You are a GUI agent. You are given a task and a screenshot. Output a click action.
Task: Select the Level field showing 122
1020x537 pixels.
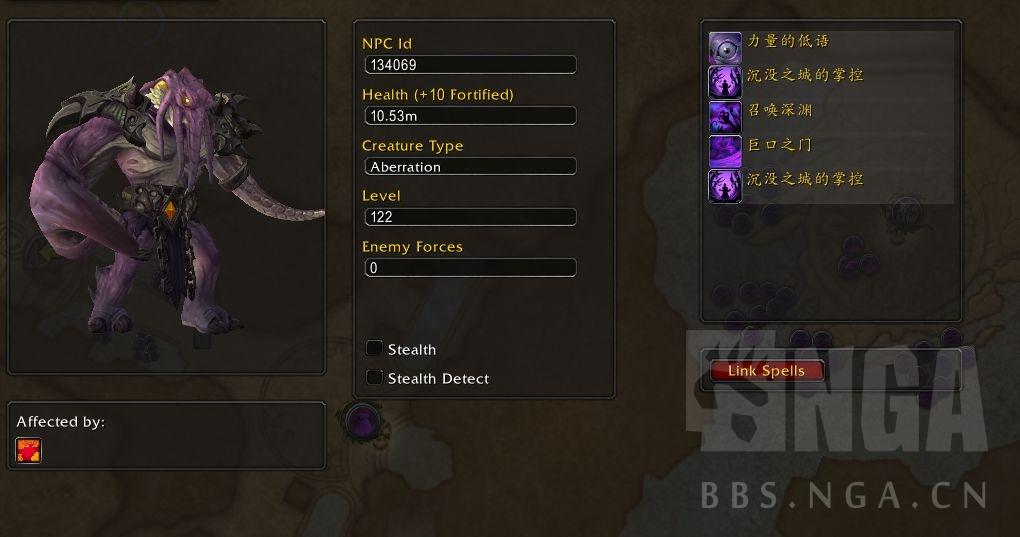[x=470, y=217]
